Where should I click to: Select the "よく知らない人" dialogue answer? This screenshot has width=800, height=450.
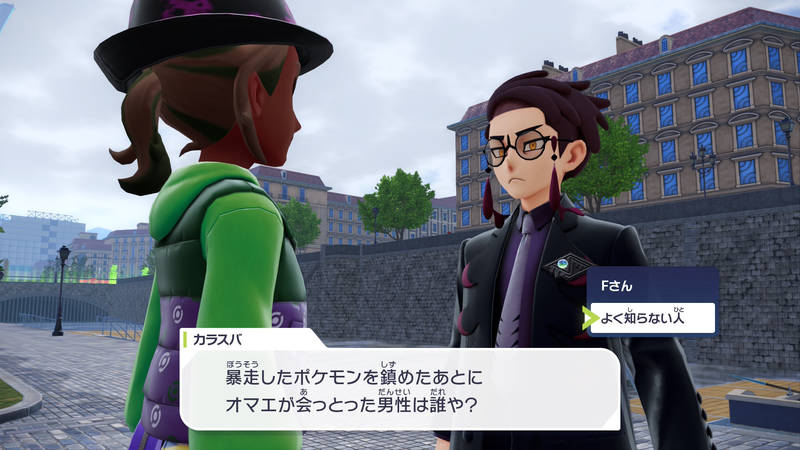click(x=650, y=318)
